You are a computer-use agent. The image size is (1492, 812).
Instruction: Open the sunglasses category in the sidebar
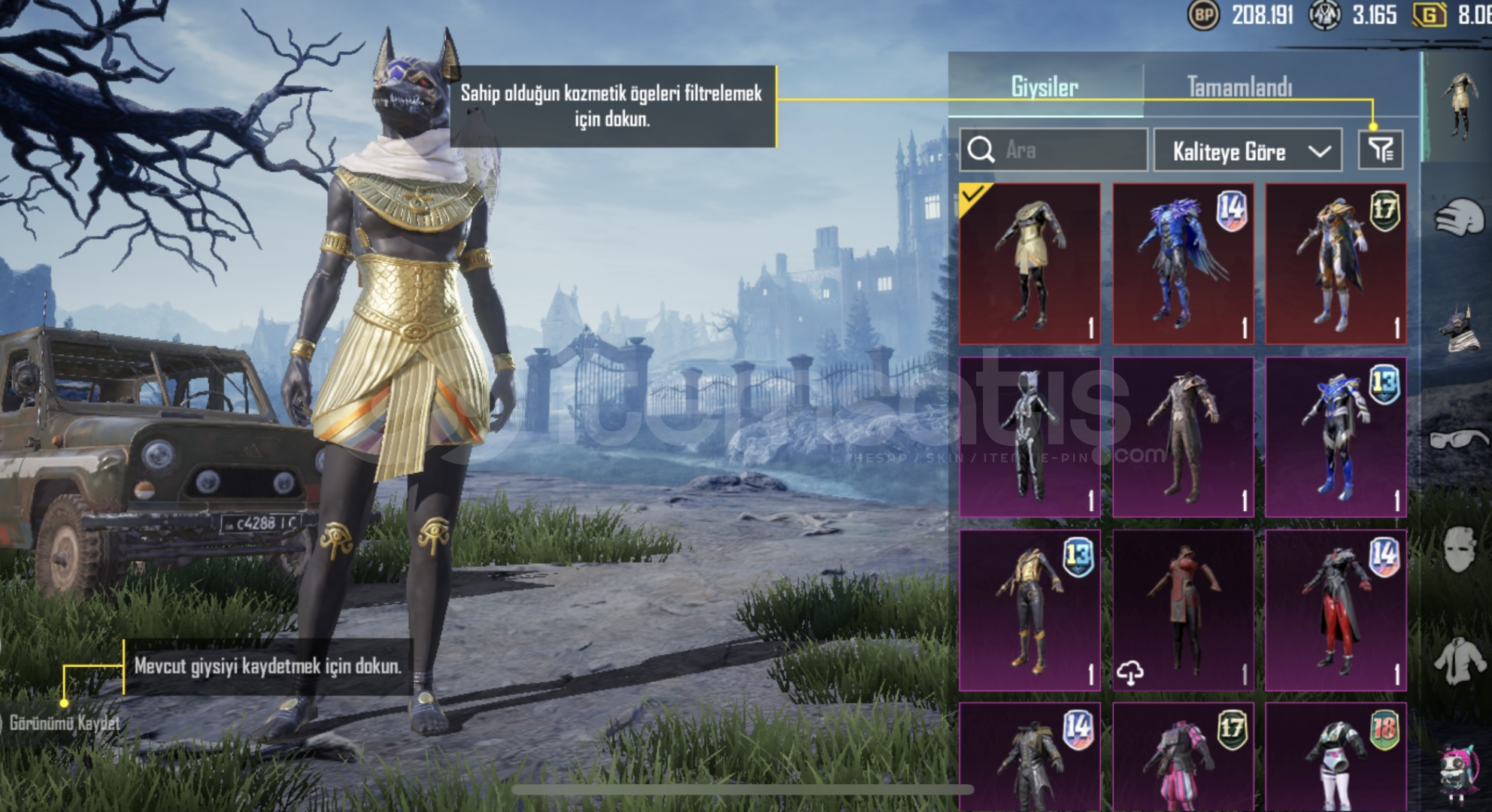point(1459,439)
